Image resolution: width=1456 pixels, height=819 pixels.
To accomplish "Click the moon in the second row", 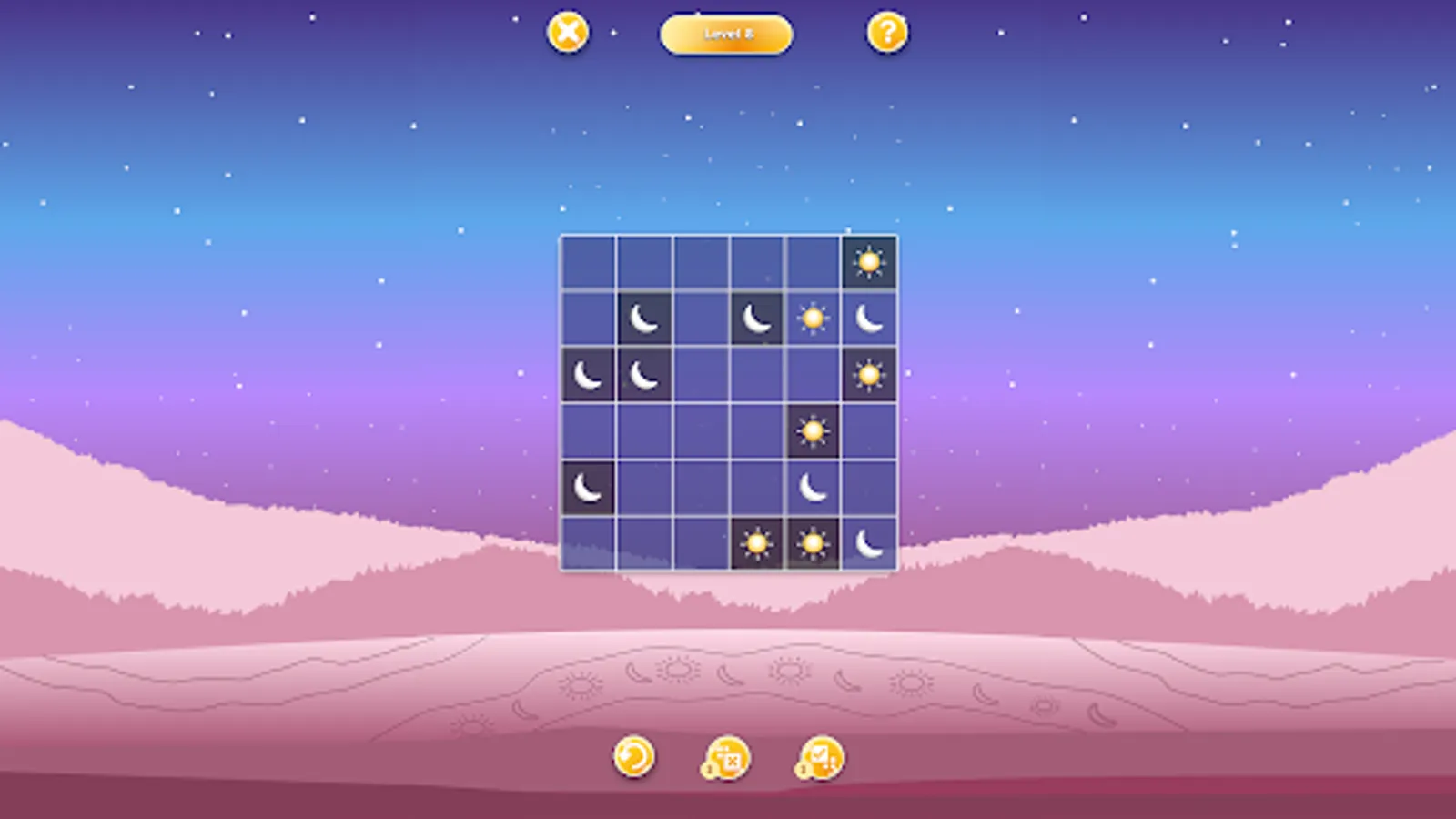I will (x=643, y=318).
